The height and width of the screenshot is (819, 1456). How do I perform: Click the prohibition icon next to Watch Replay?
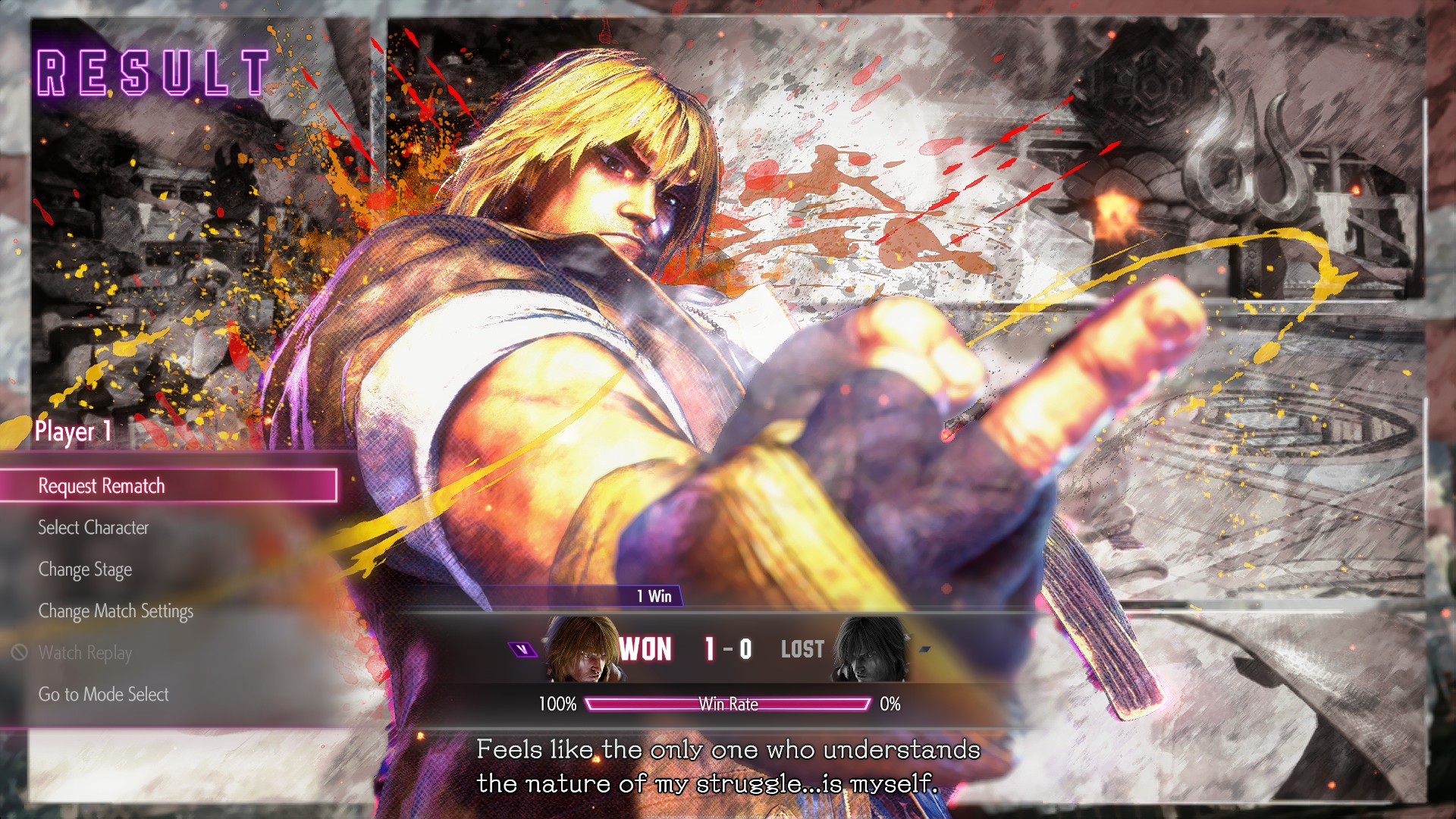coord(22,653)
